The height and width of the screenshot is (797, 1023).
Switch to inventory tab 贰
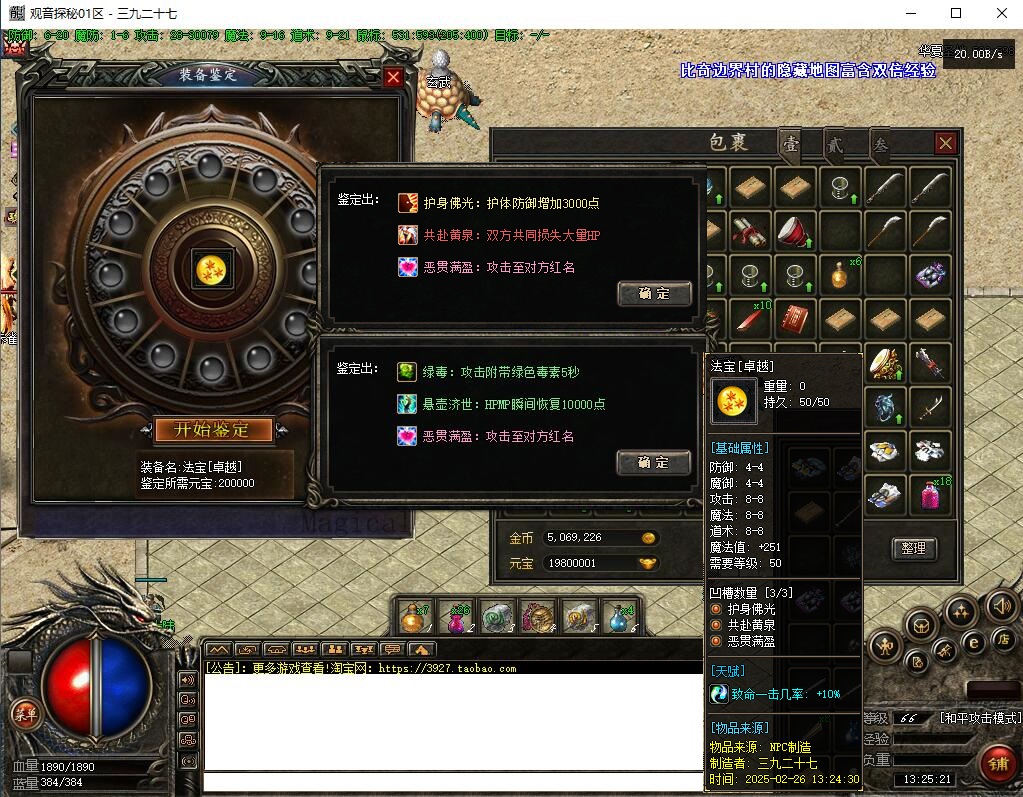833,144
